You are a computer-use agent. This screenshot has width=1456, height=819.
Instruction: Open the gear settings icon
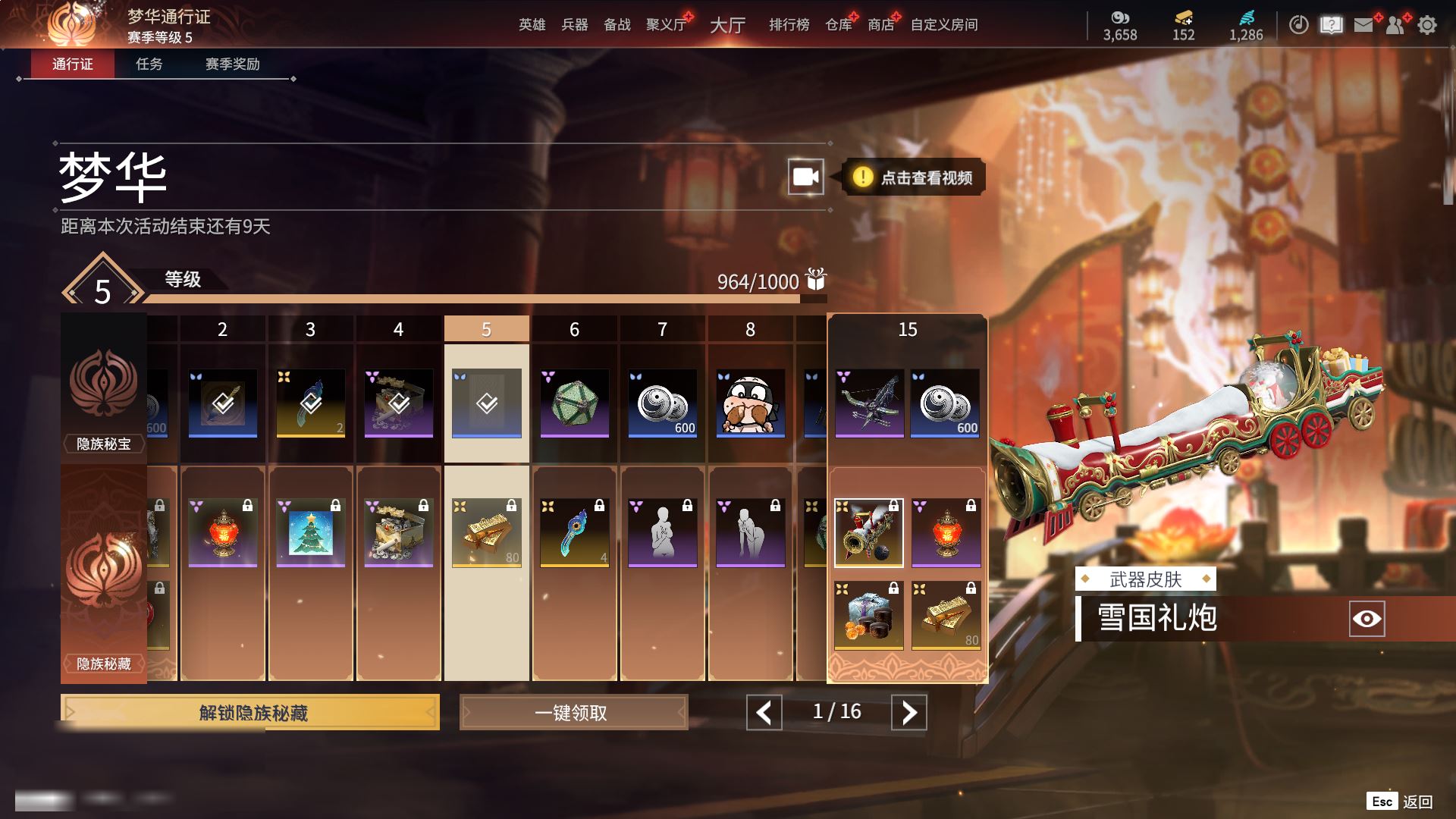(x=1426, y=25)
